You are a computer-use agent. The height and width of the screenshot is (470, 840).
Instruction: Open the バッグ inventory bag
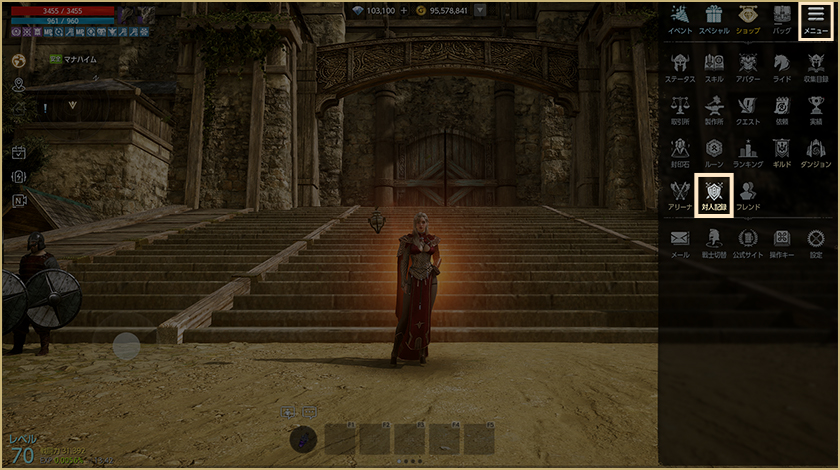click(x=782, y=20)
